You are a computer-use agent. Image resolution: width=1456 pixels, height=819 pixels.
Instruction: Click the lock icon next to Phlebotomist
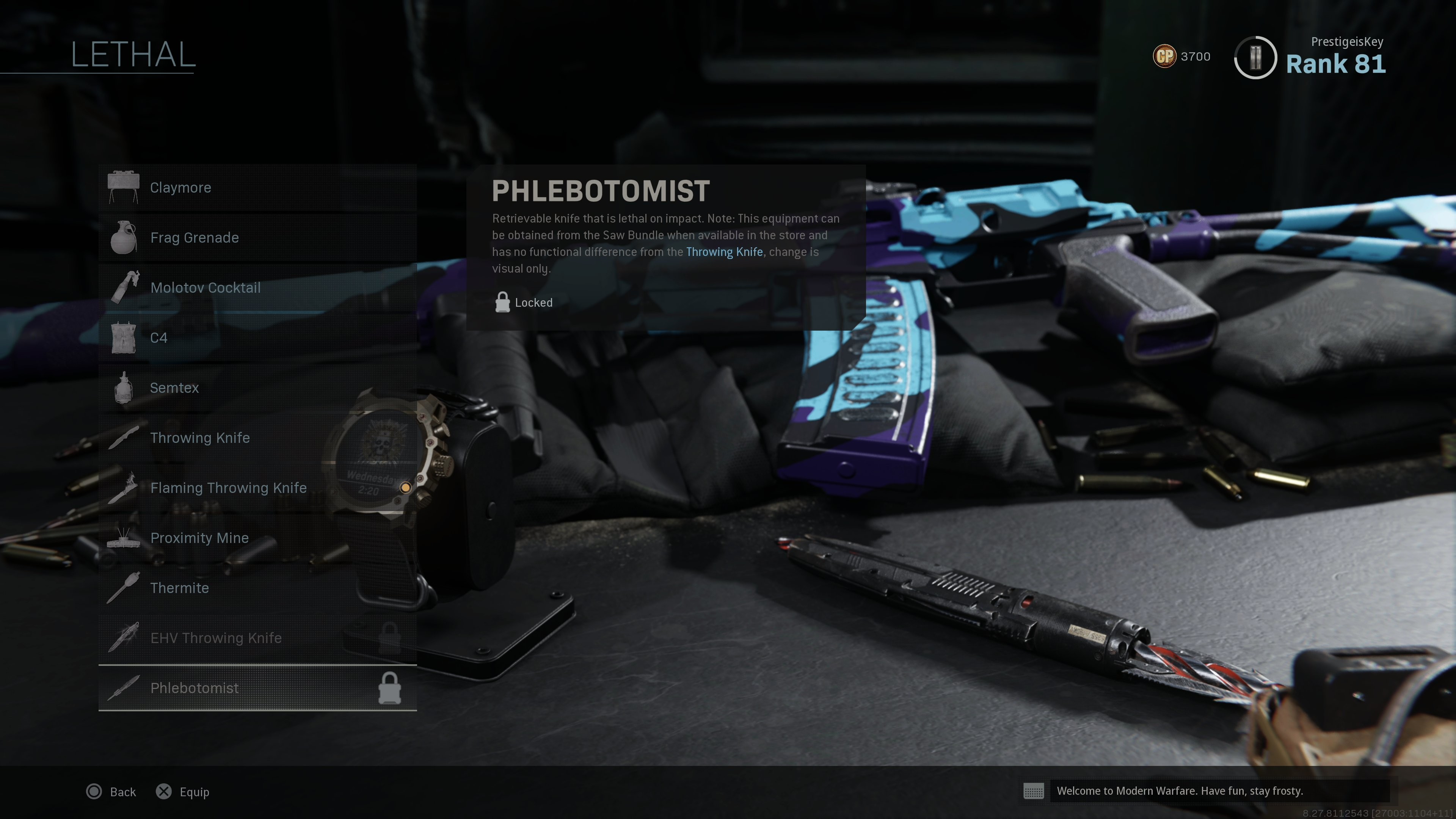[x=390, y=688]
